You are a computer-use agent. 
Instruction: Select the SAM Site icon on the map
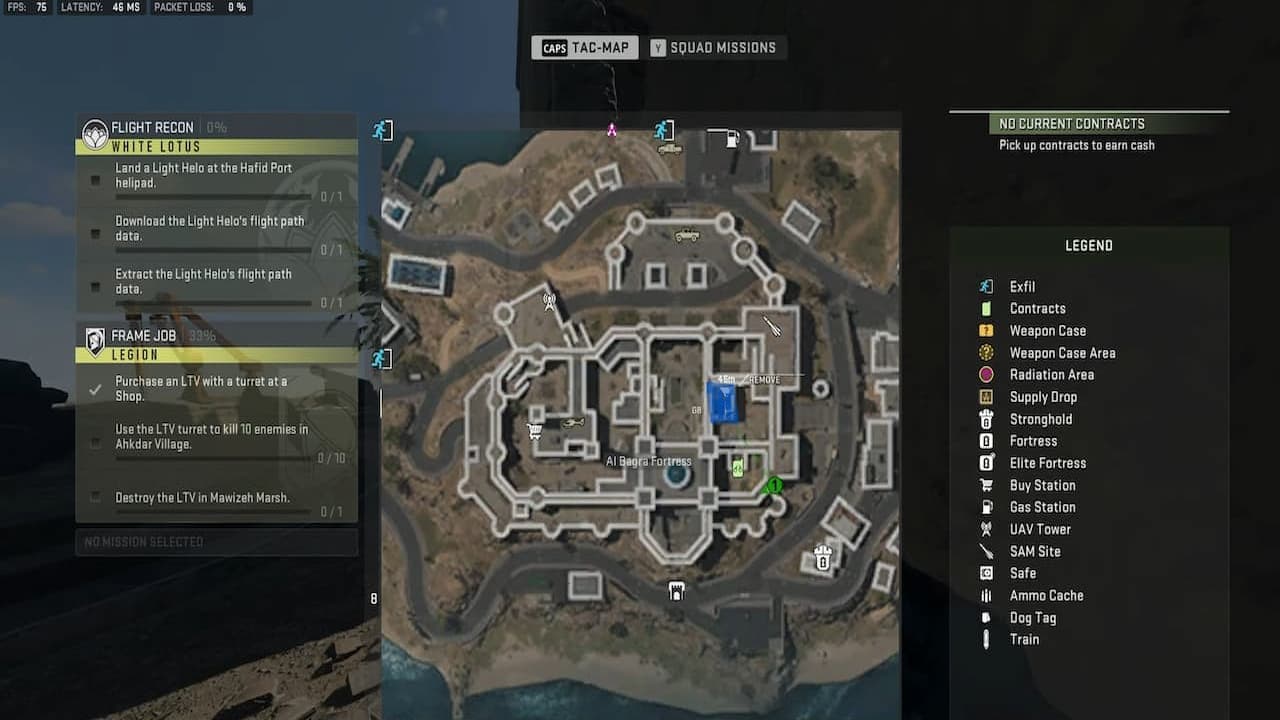point(772,324)
